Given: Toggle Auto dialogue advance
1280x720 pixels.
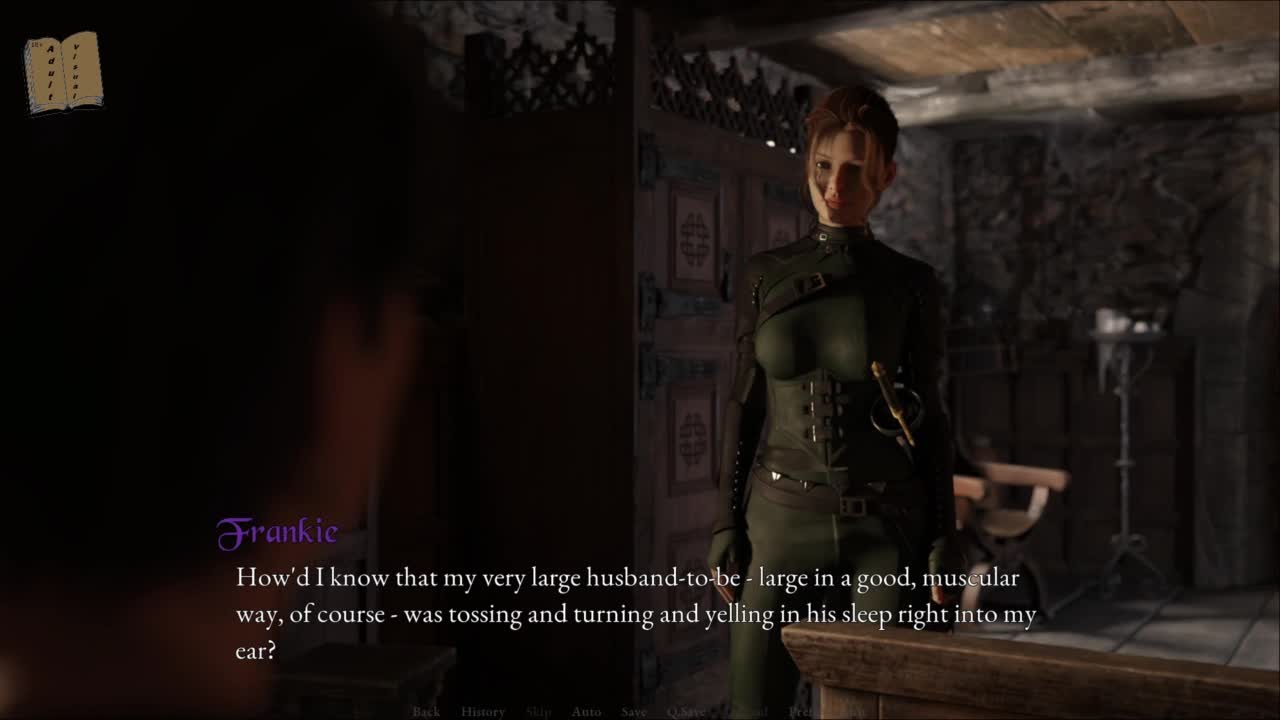Looking at the screenshot, I should (586, 712).
